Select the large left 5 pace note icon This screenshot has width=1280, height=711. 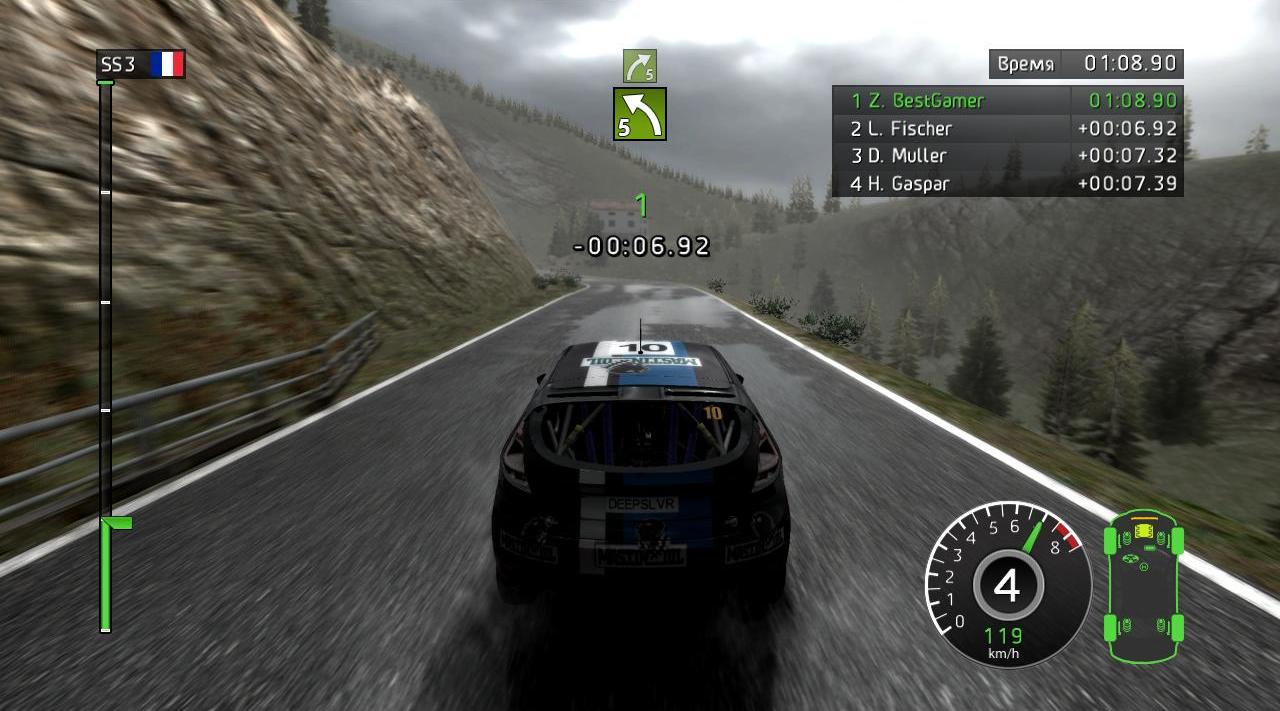click(x=640, y=113)
